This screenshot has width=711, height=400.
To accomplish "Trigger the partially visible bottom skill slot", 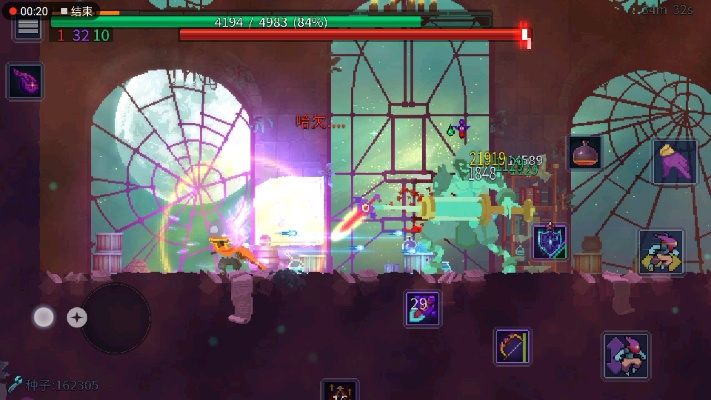I will coord(339,390).
